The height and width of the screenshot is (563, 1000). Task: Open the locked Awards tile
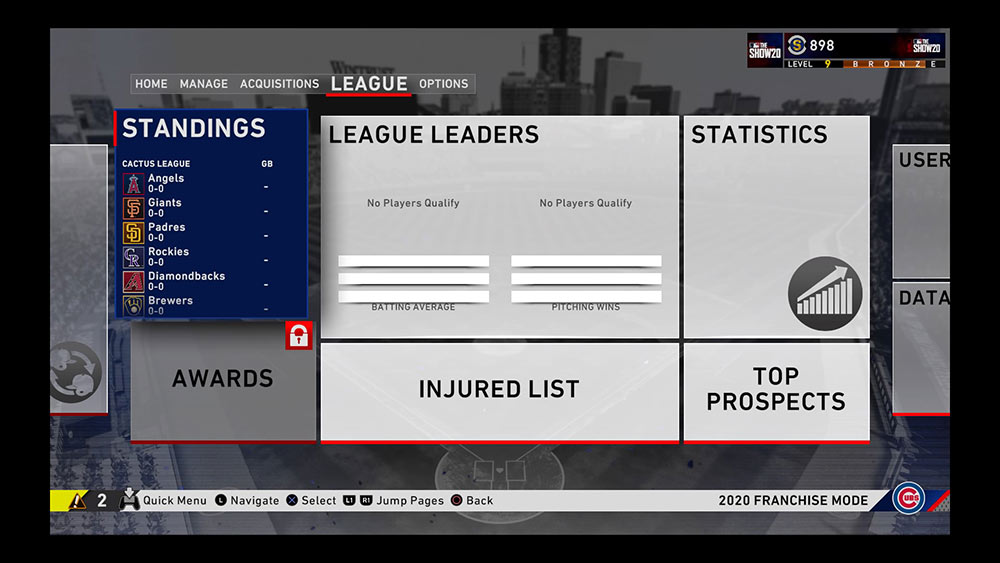pyautogui.click(x=222, y=380)
